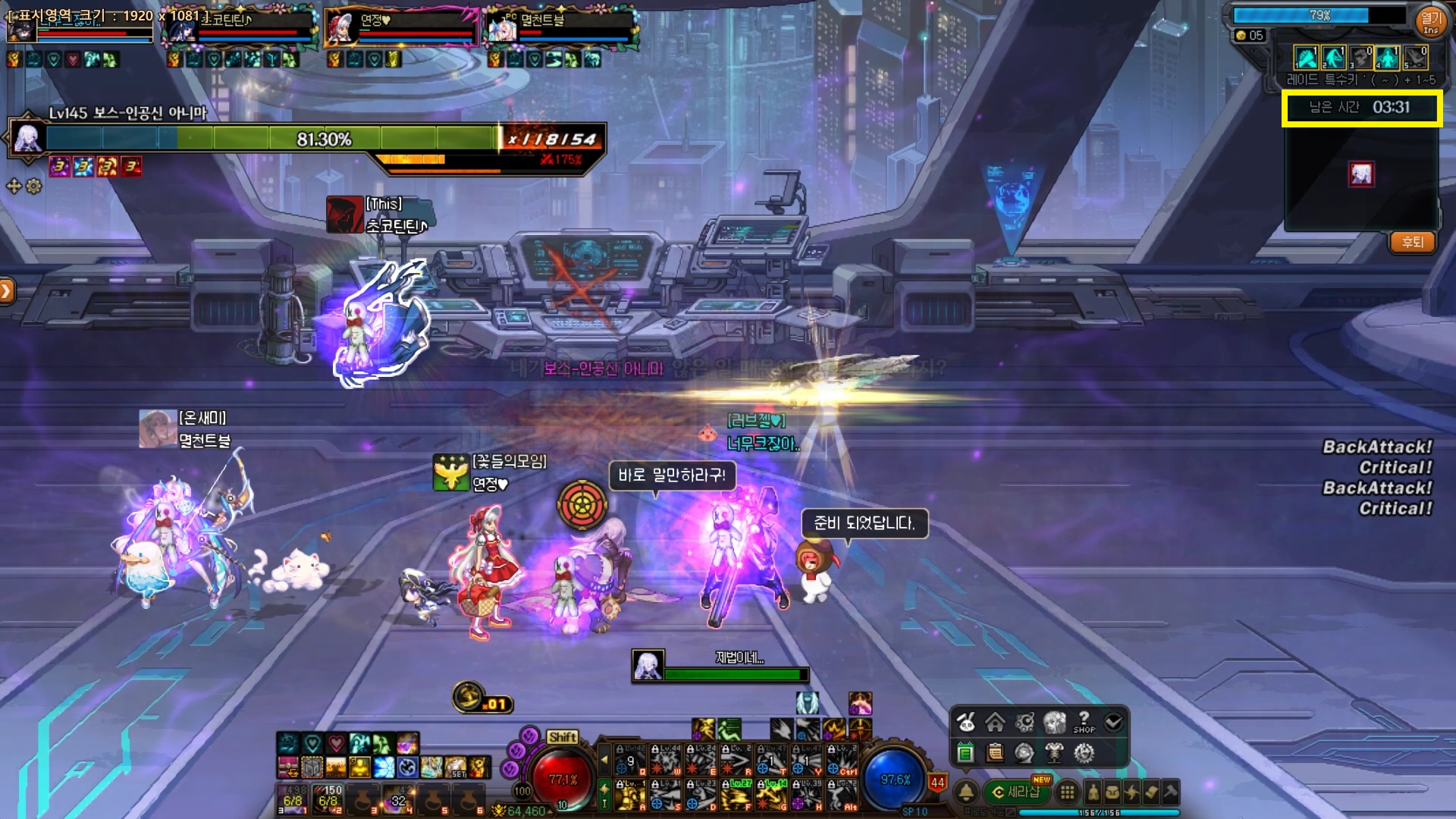1456x819 pixels.
Task: Open the nine-dot grid menu button
Action: (x=1067, y=792)
